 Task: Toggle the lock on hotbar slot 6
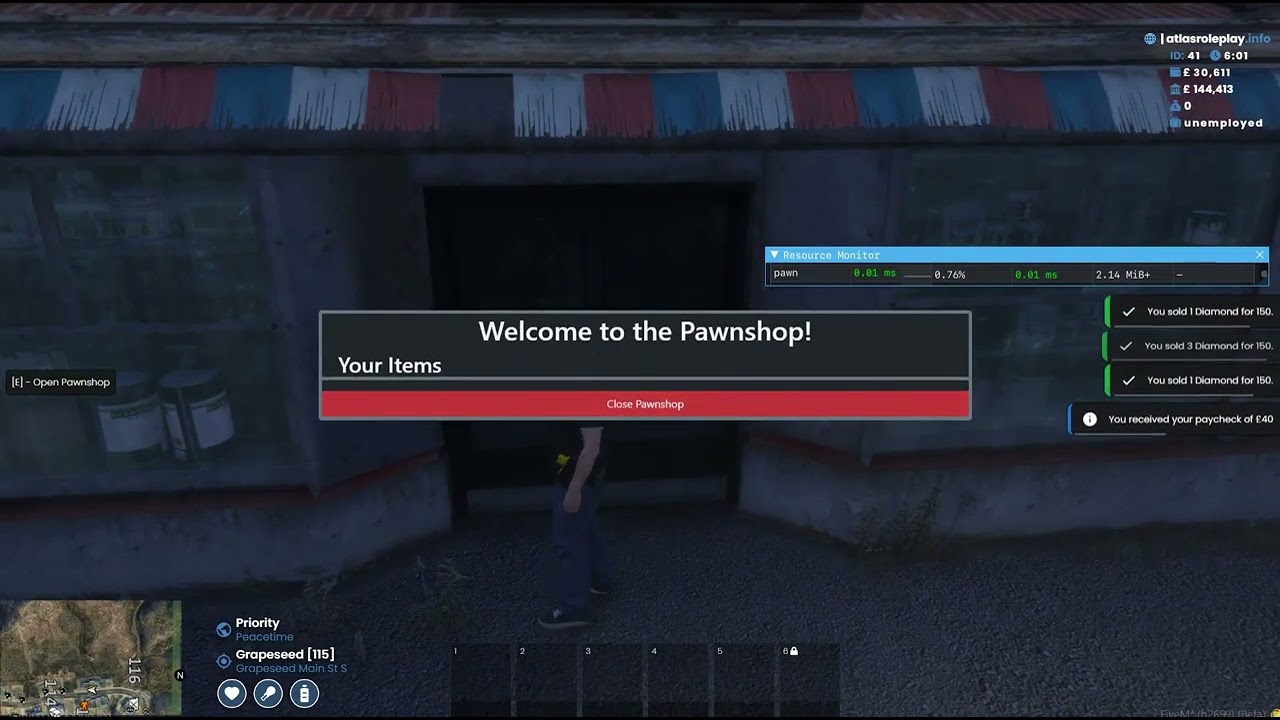[792, 650]
